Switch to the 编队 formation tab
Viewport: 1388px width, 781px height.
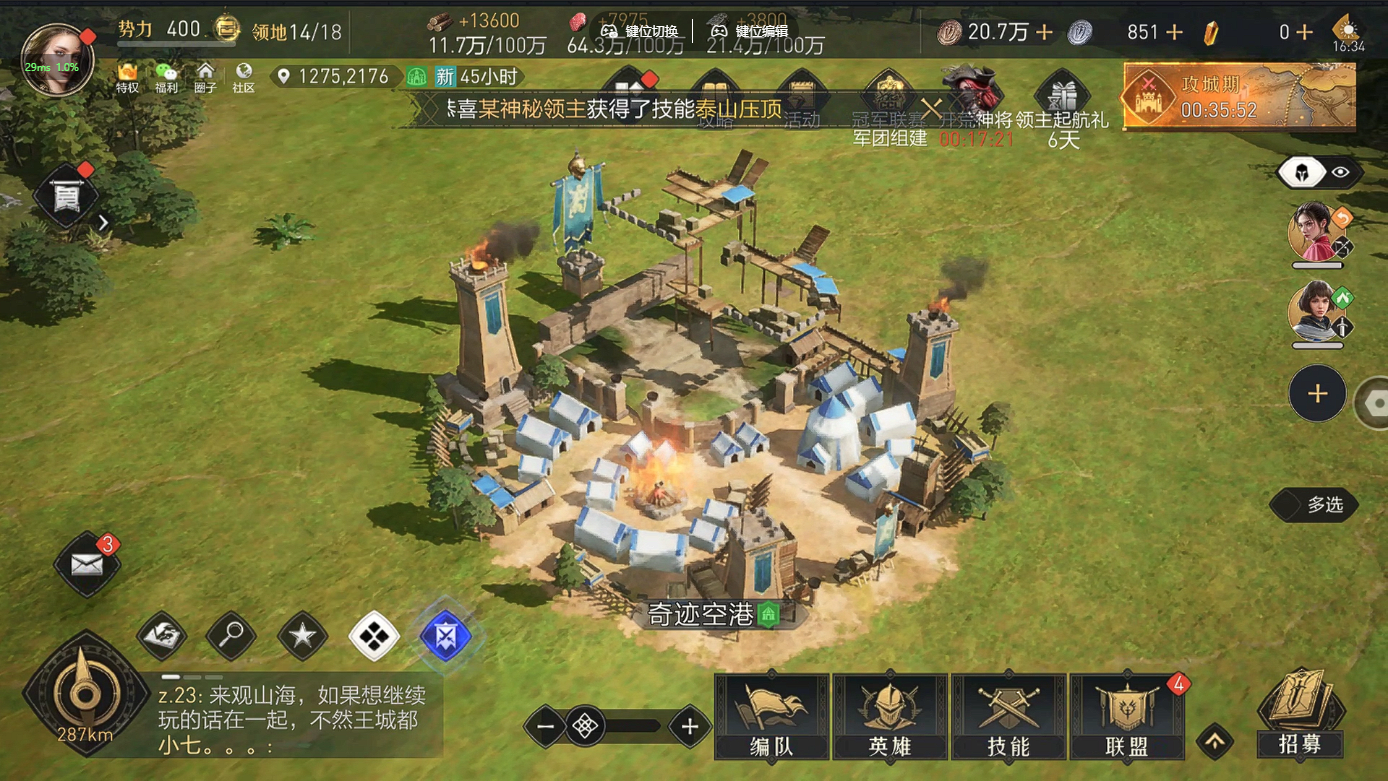click(771, 716)
